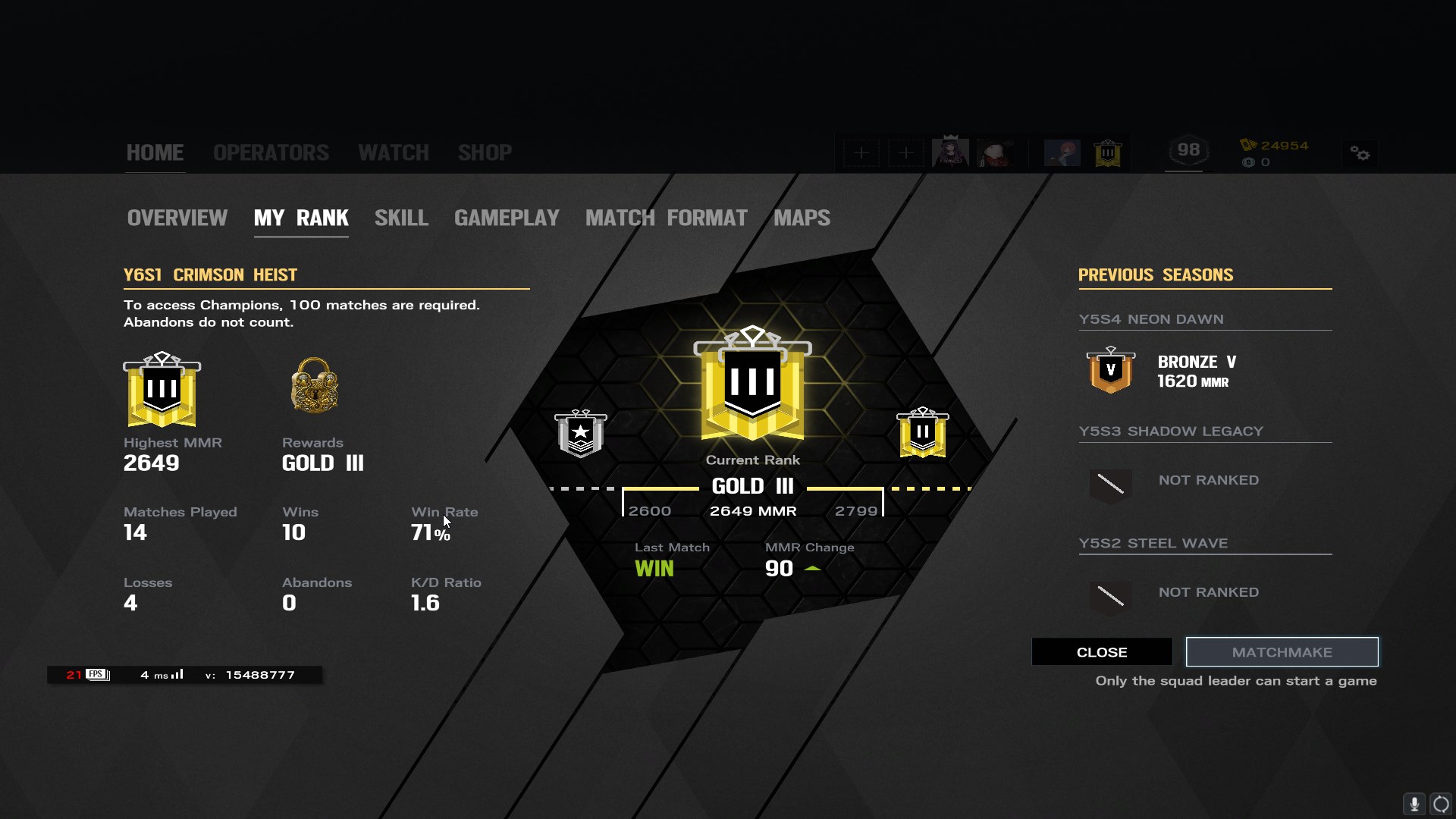Screen dimensions: 1456x819
Task: Visit the Shop menu
Action: coord(485,152)
